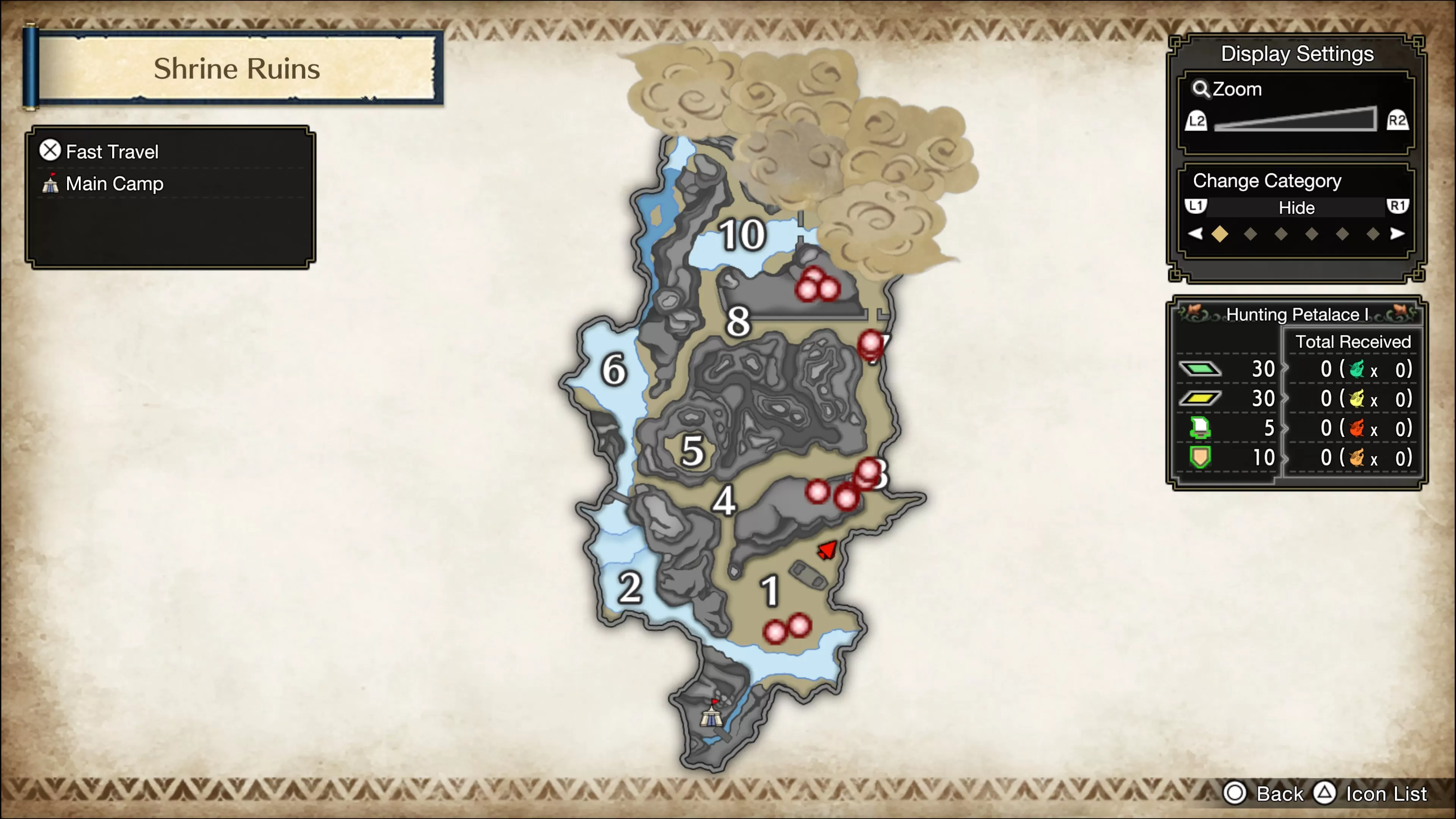Click the left arrow under Change Category
This screenshot has height=819, width=1456.
(1196, 234)
